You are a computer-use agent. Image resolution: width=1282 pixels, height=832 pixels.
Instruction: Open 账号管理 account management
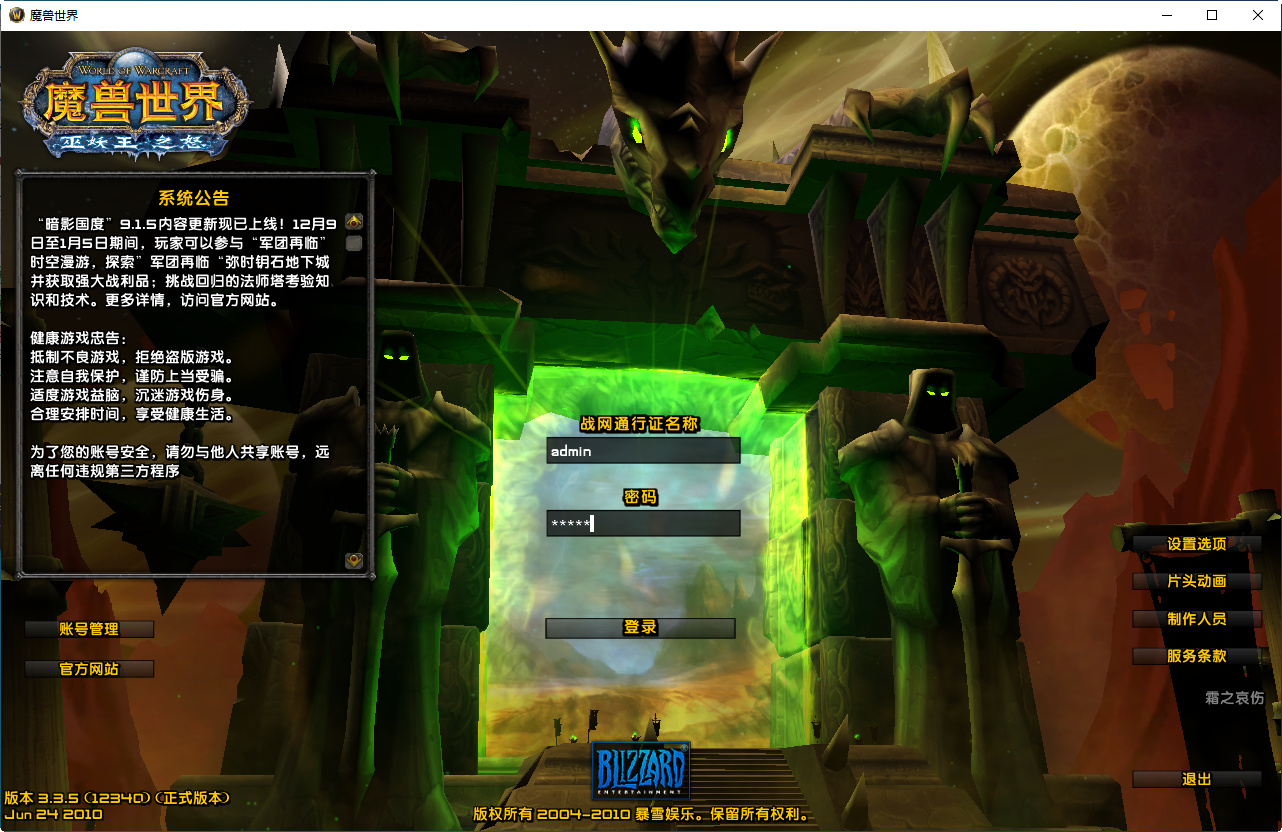tap(88, 629)
